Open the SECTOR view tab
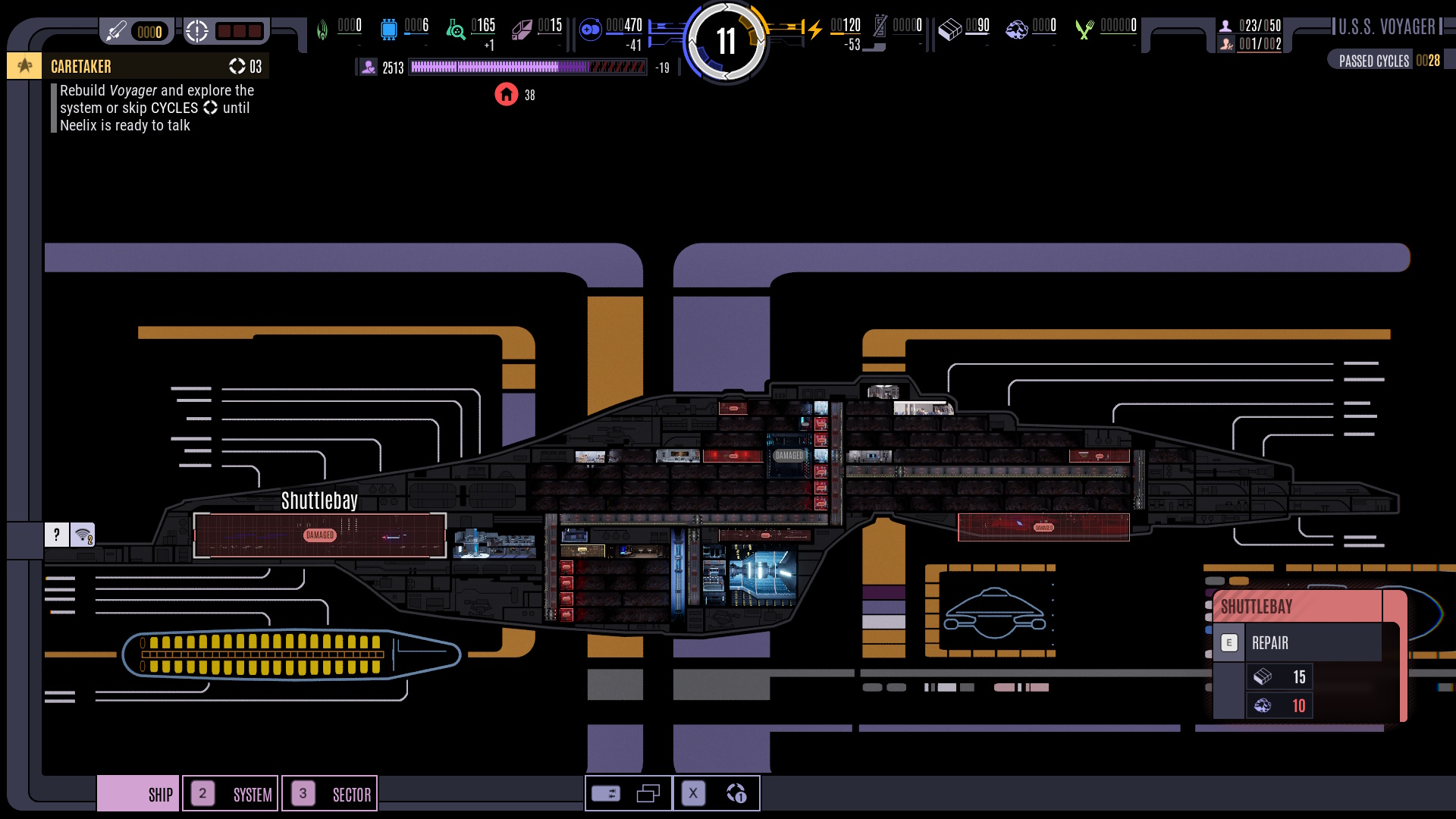The image size is (1456, 819). coord(330,794)
